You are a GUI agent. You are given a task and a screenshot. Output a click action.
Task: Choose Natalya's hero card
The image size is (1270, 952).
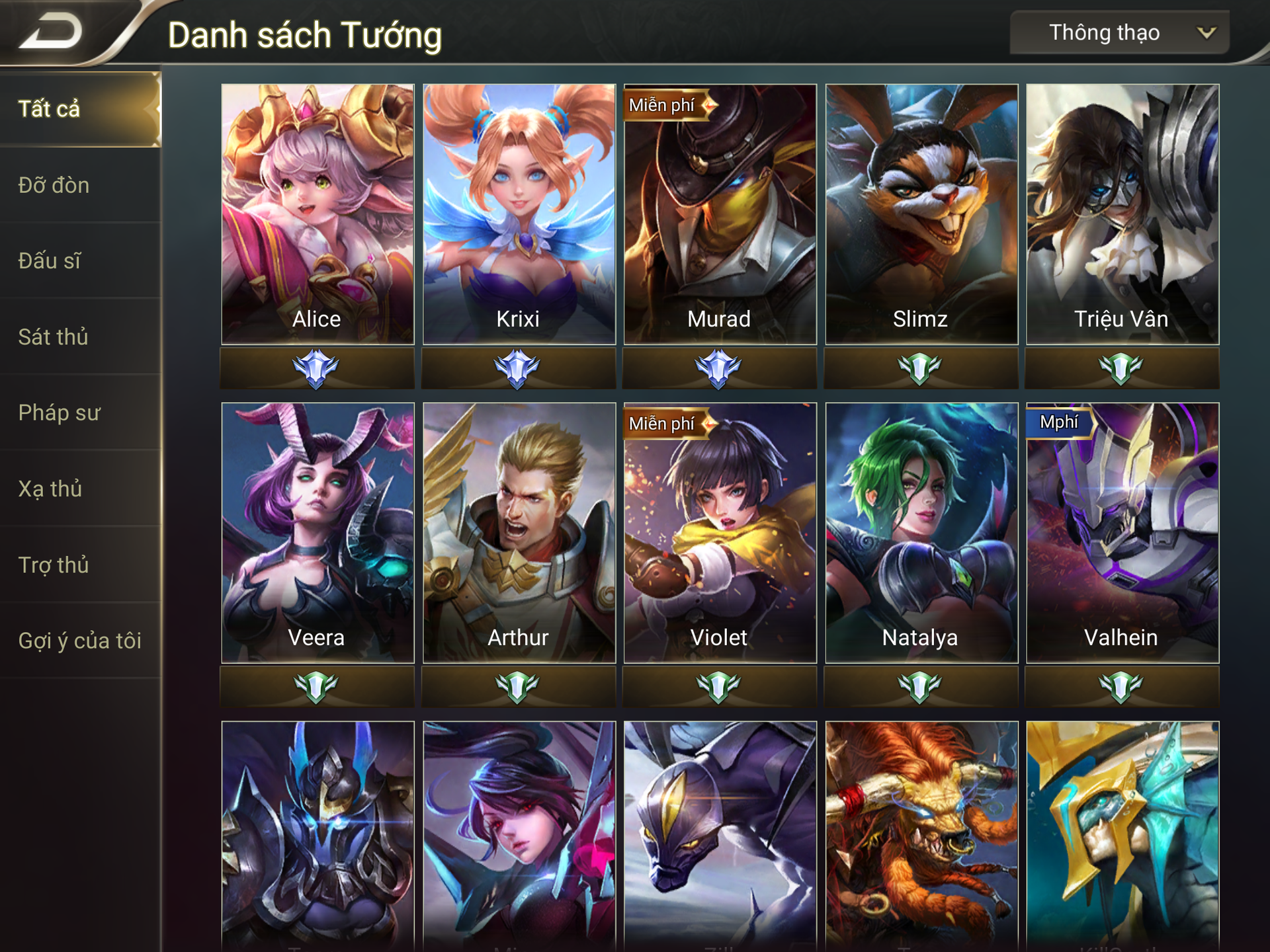point(921,533)
